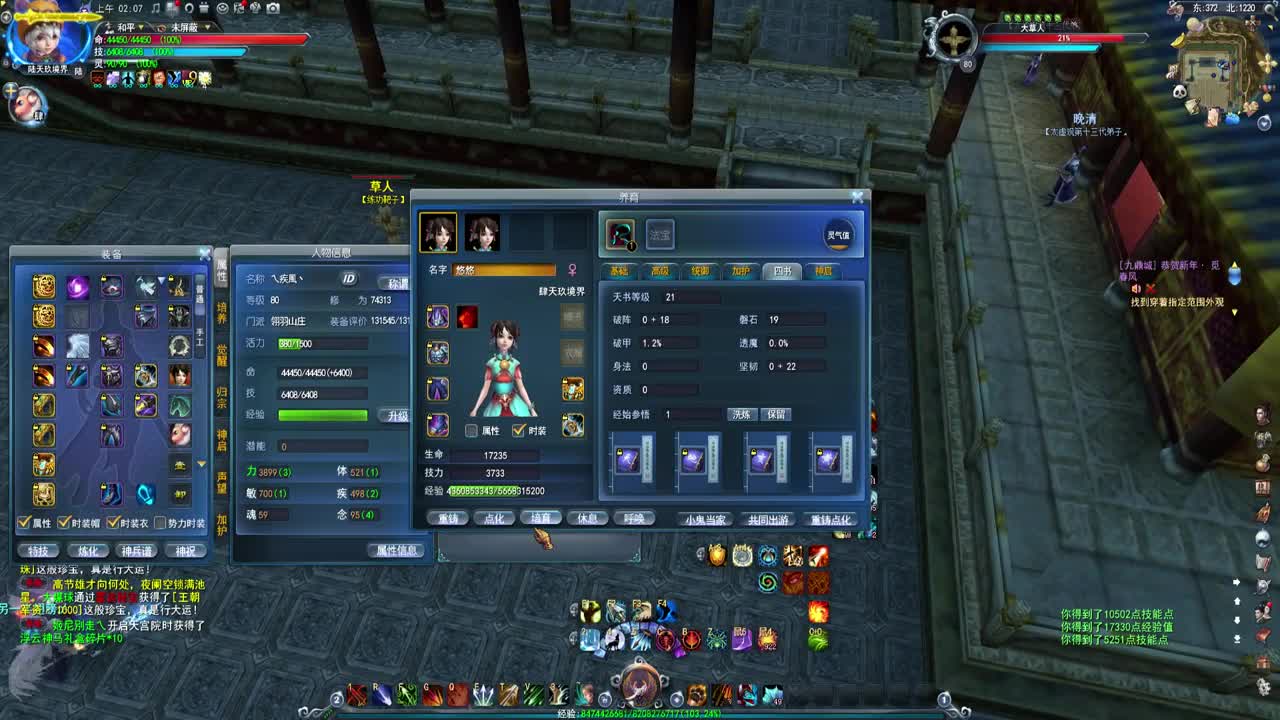Switch to the 高级 tab in nurture window
Screen dimensions: 1280x720
pyautogui.click(x=660, y=270)
